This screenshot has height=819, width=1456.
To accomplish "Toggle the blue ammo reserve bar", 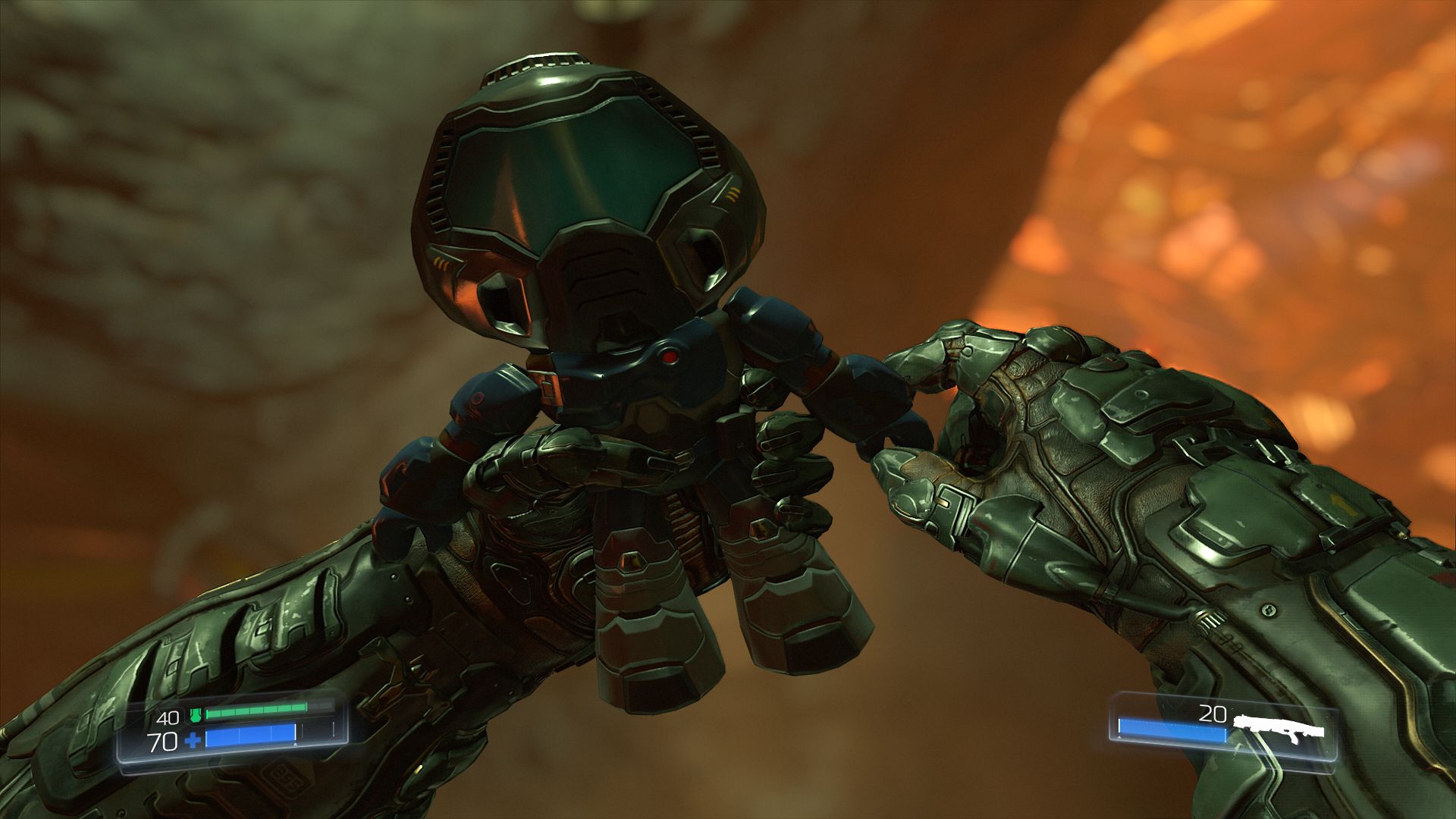I will [1172, 728].
